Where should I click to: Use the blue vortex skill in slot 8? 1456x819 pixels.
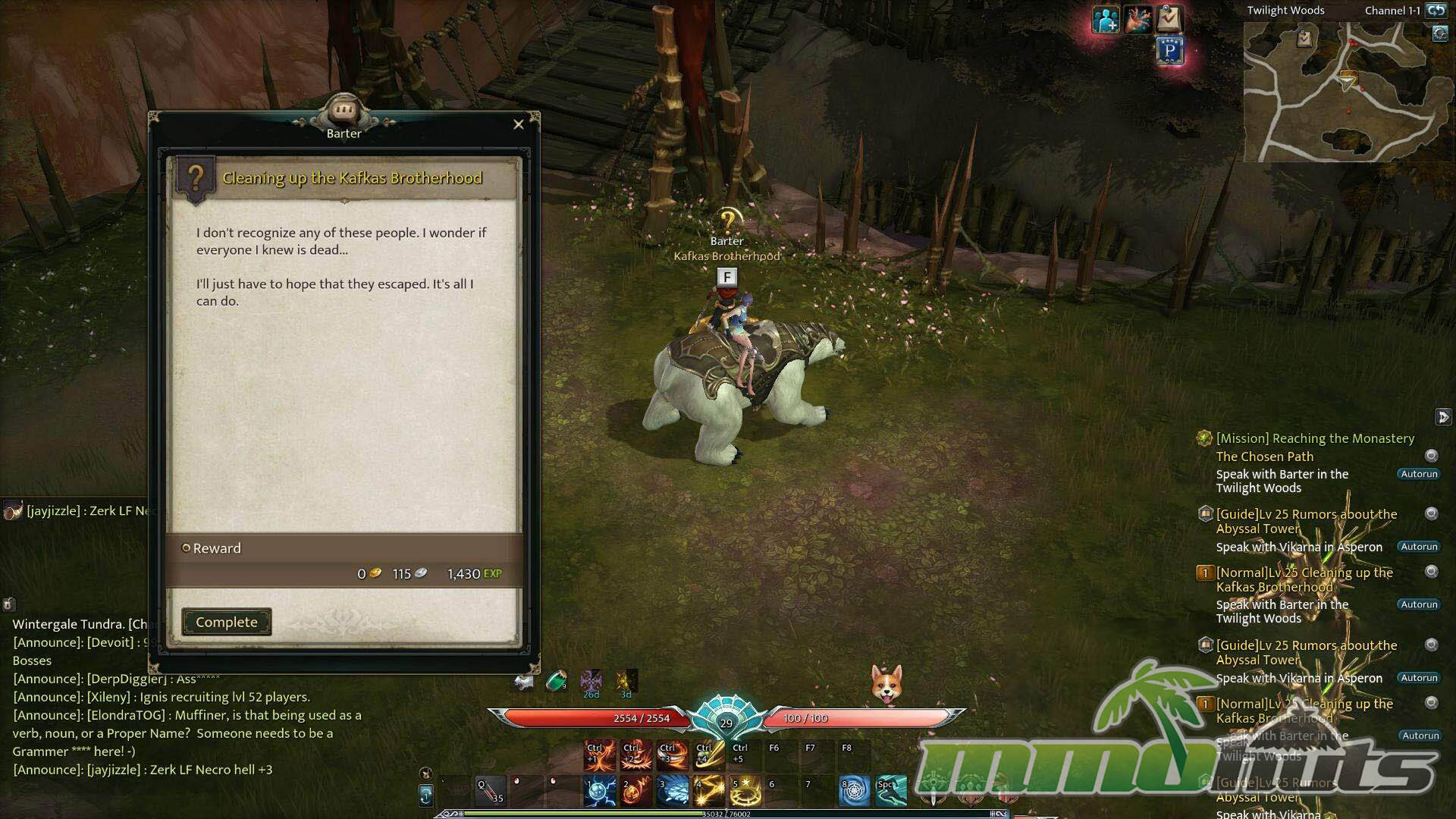click(x=854, y=791)
